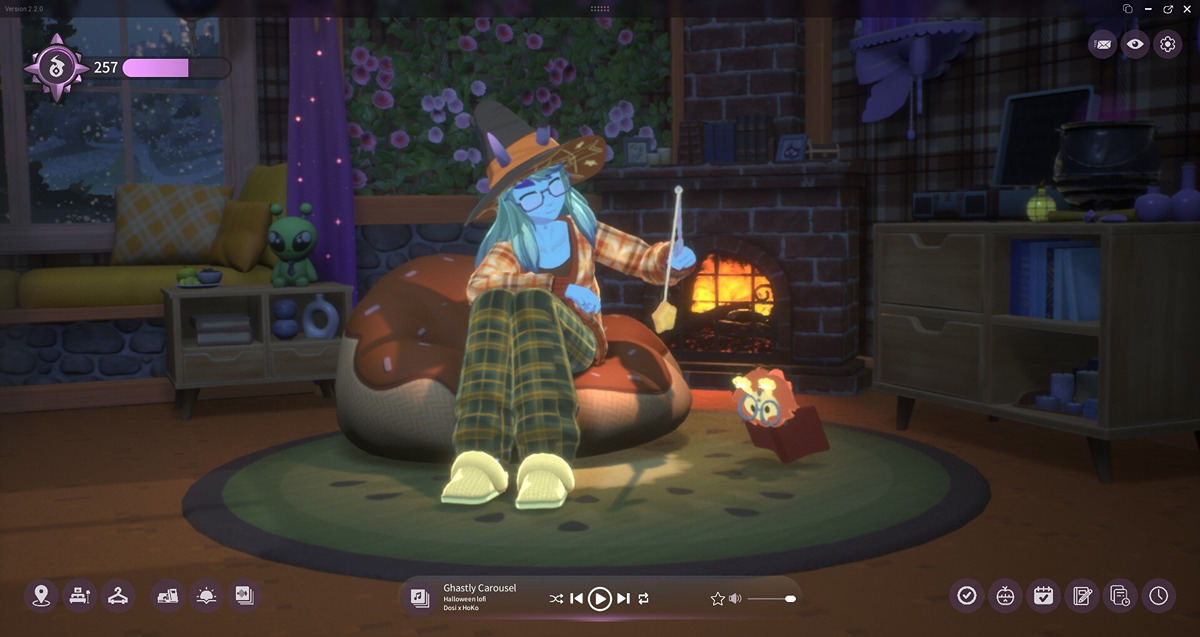
Task: Open the bedroom furniture decoration menu
Action: 79,596
